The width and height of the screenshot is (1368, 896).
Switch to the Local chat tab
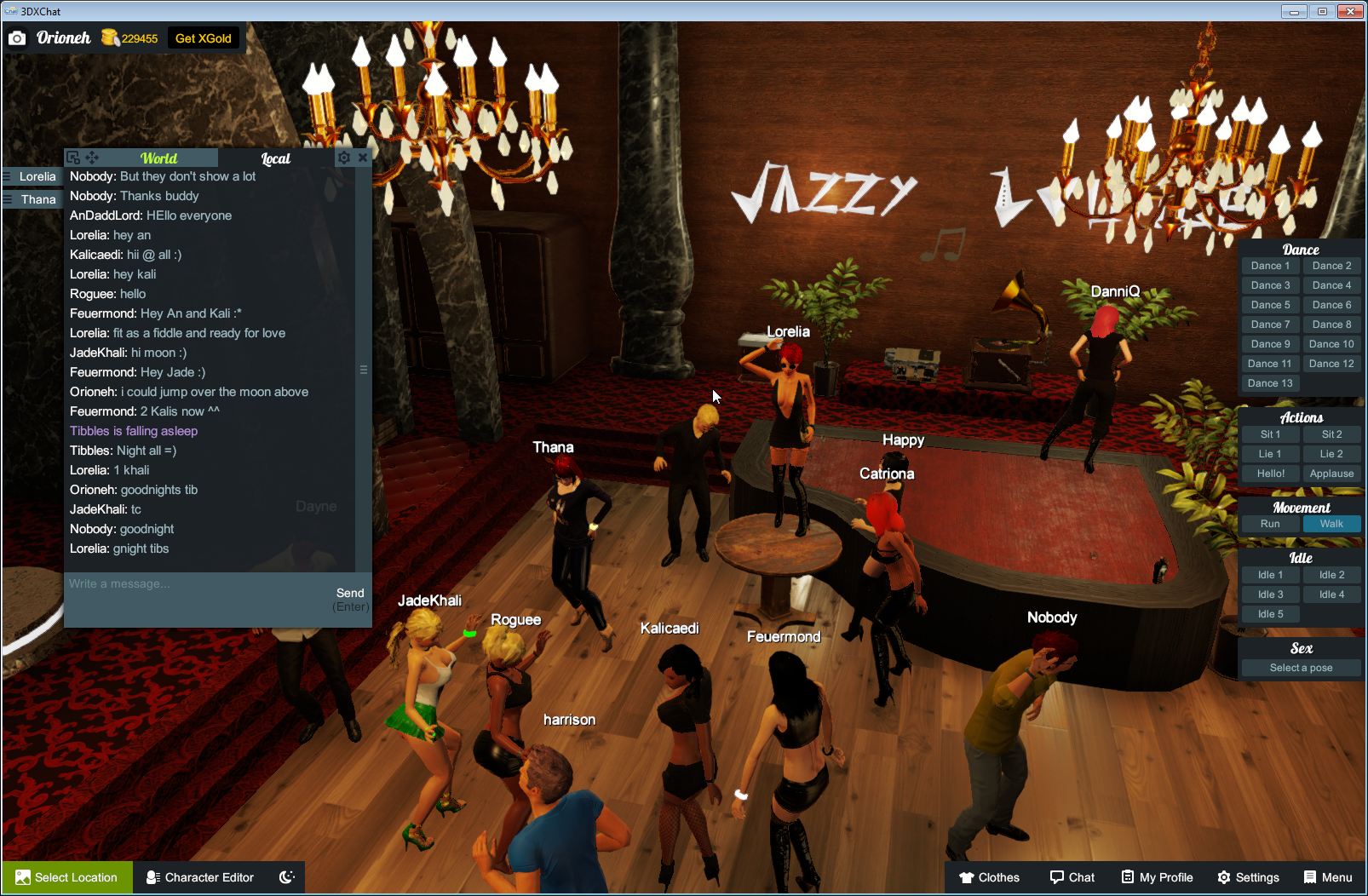pyautogui.click(x=275, y=158)
